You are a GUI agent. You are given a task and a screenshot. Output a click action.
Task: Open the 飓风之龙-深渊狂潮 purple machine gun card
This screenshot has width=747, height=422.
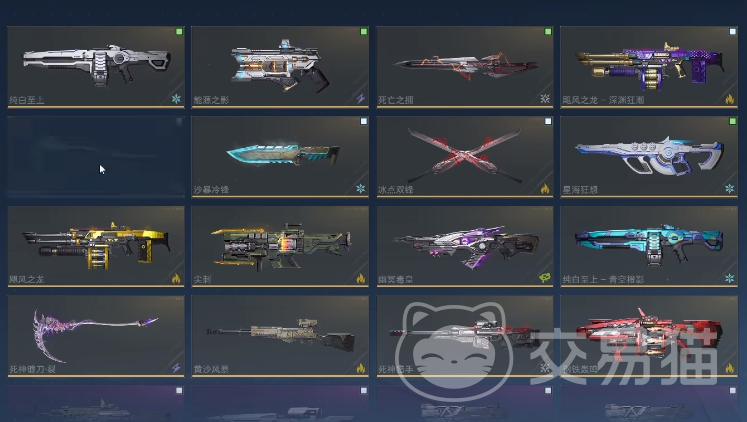point(649,65)
